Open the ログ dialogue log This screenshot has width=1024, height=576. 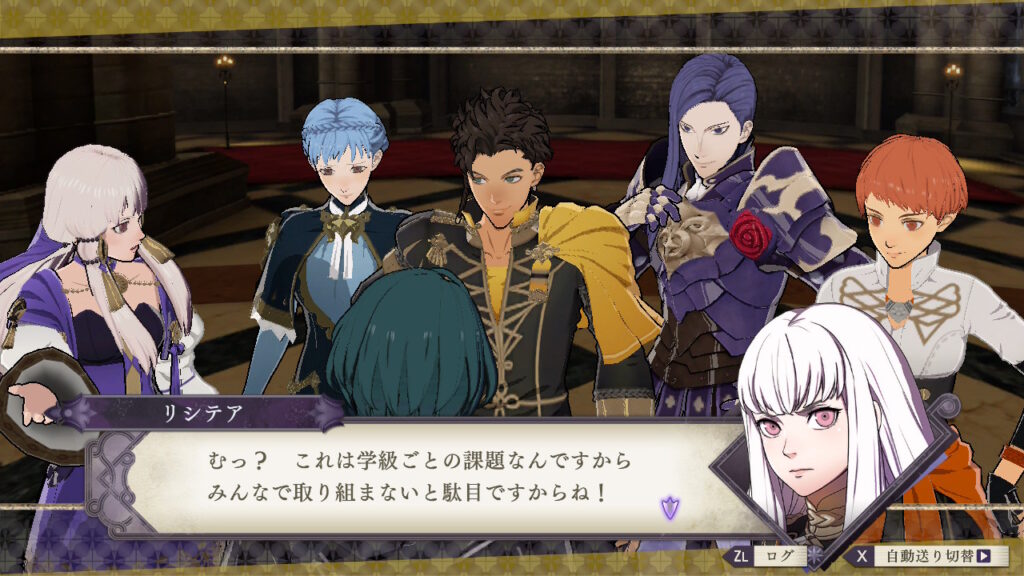point(768,556)
